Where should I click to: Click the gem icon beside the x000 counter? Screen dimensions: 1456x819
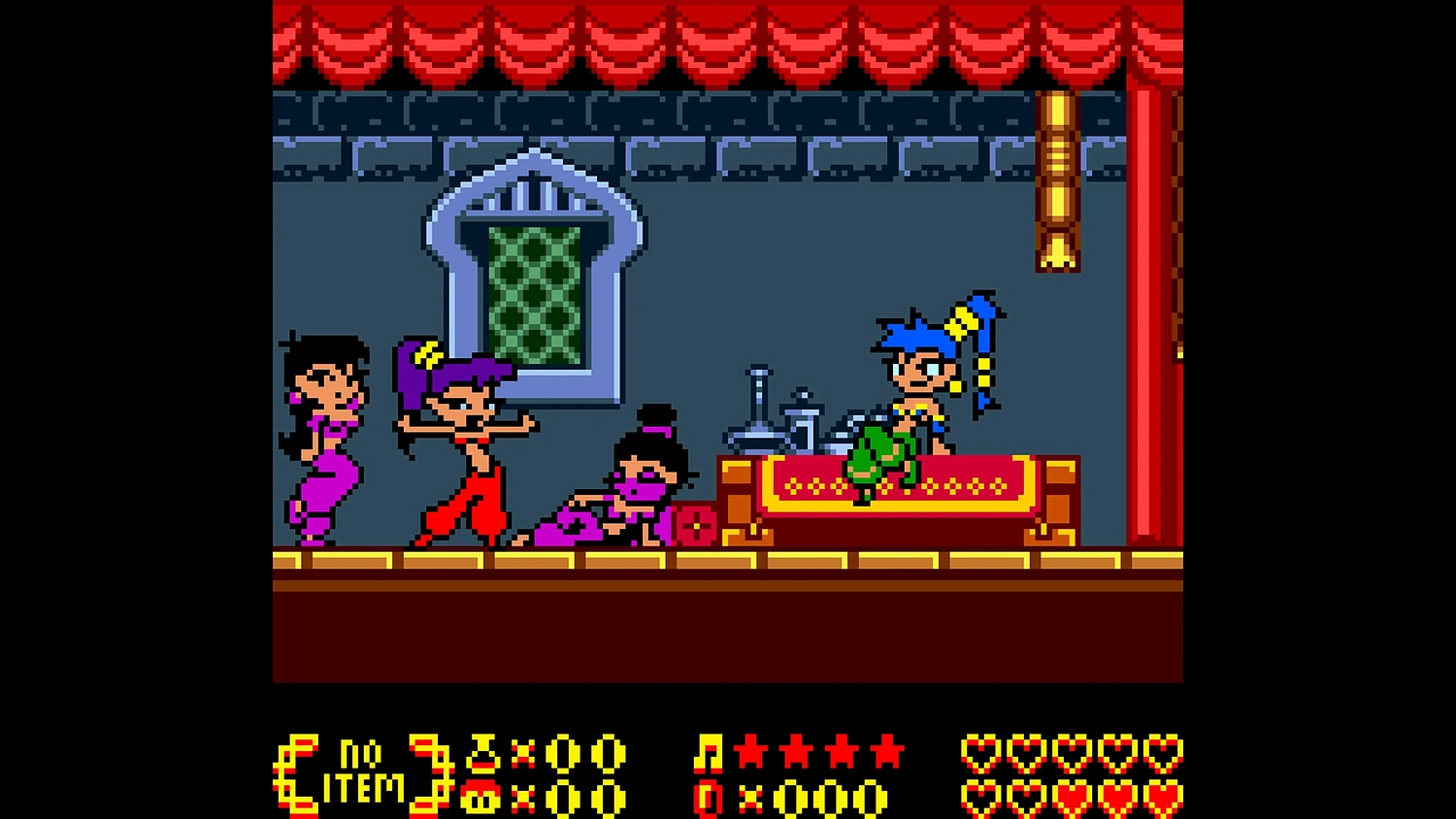pyautogui.click(x=710, y=798)
